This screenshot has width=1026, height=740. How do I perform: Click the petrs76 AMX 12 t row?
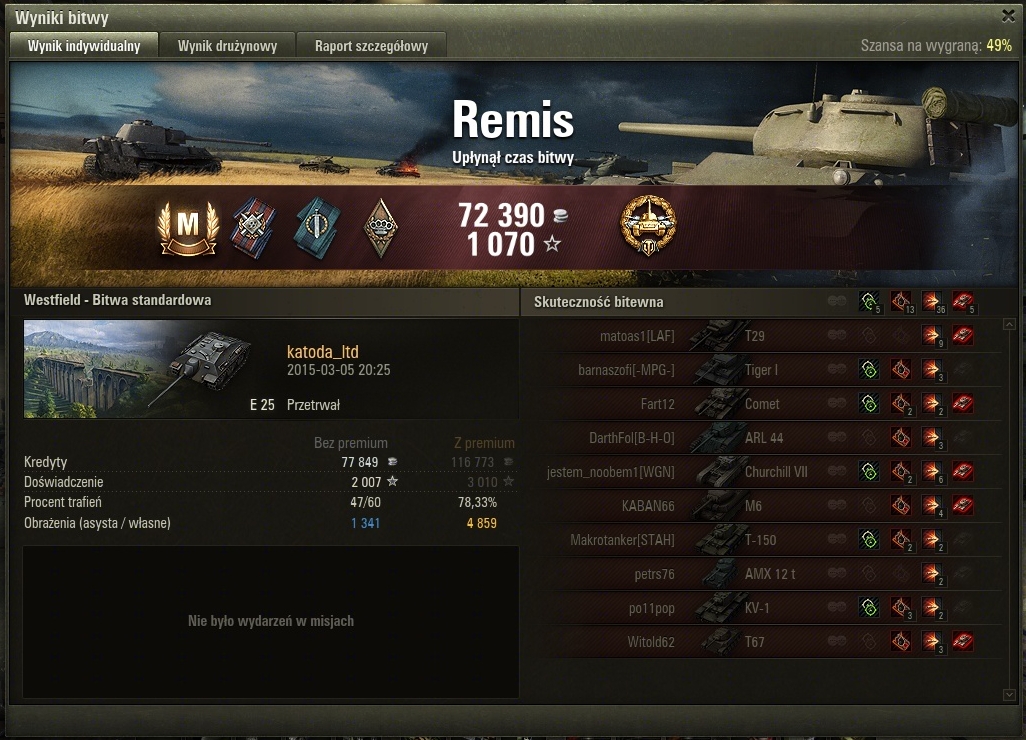point(760,574)
